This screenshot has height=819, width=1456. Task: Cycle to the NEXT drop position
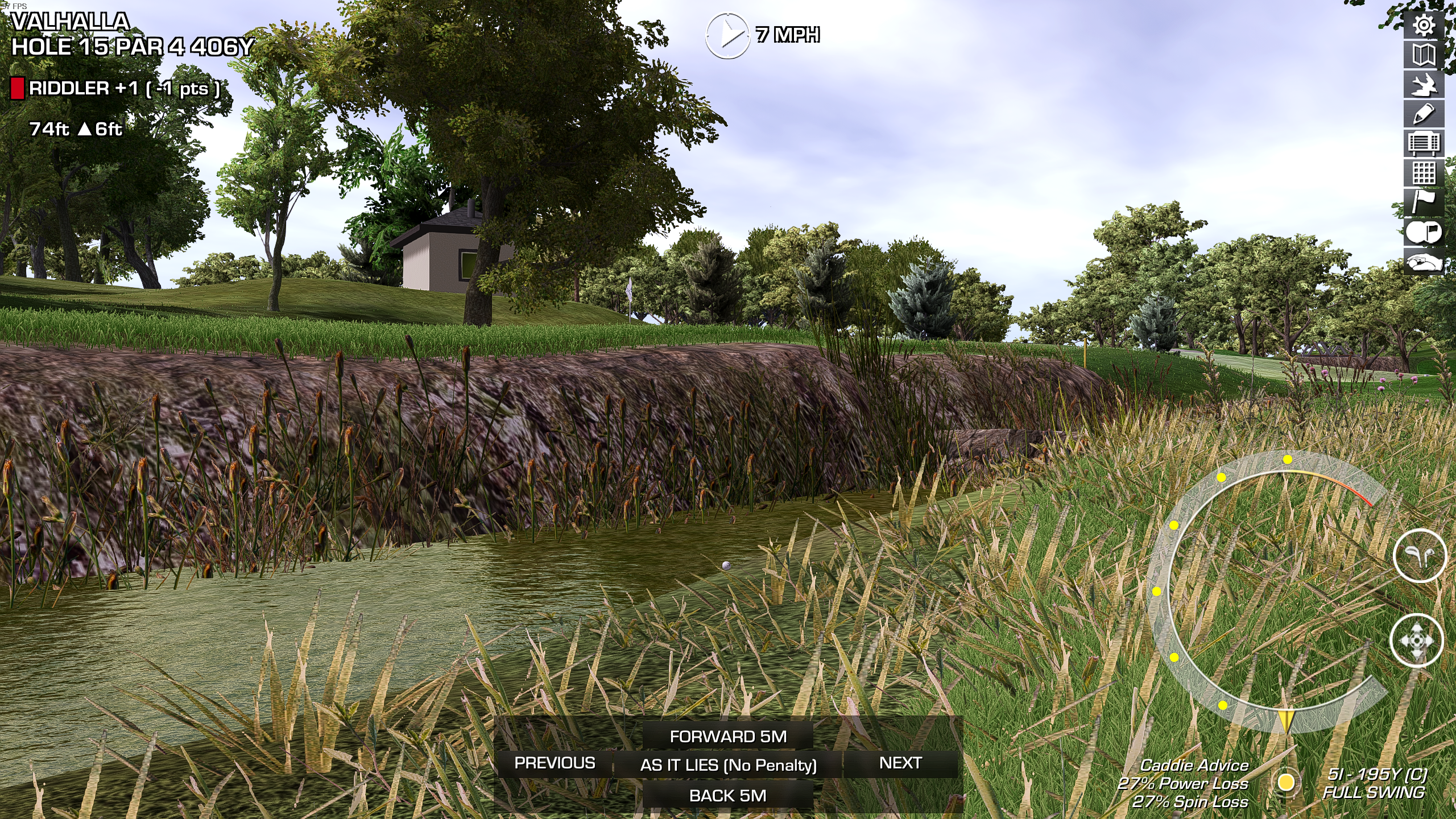coord(900,763)
